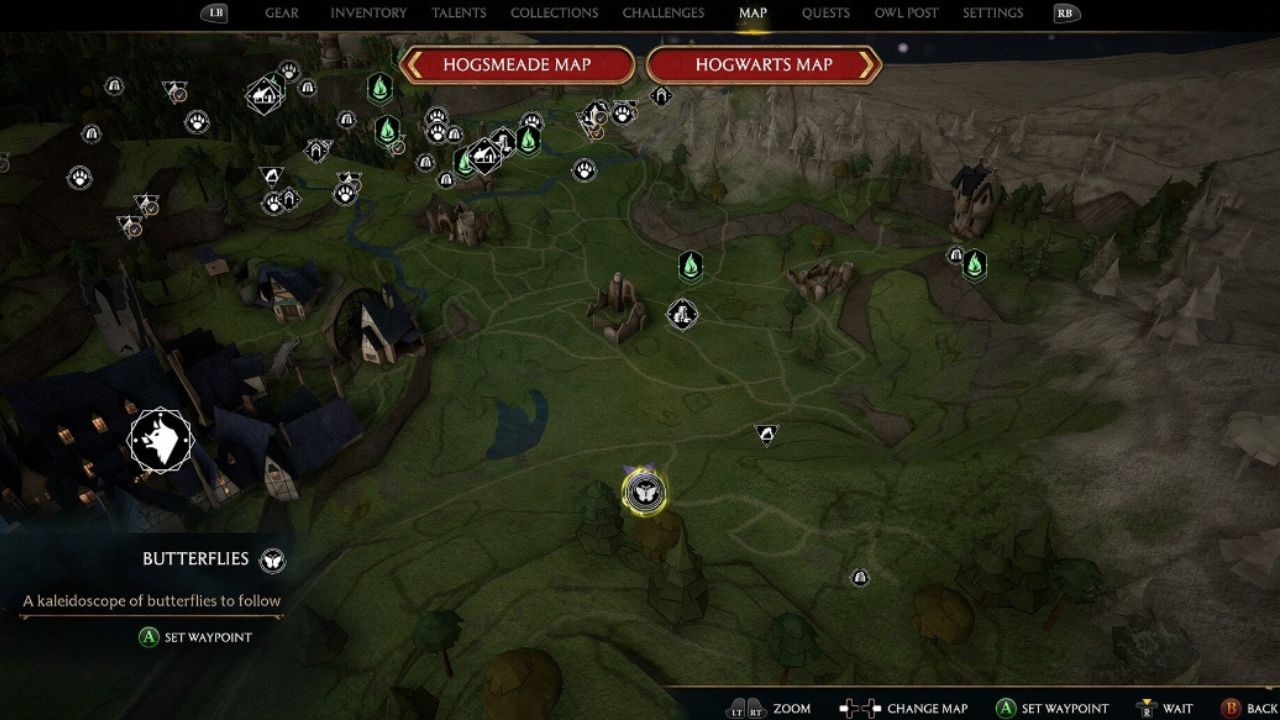
Task: Open the COLLECTIONS tab
Action: point(553,13)
